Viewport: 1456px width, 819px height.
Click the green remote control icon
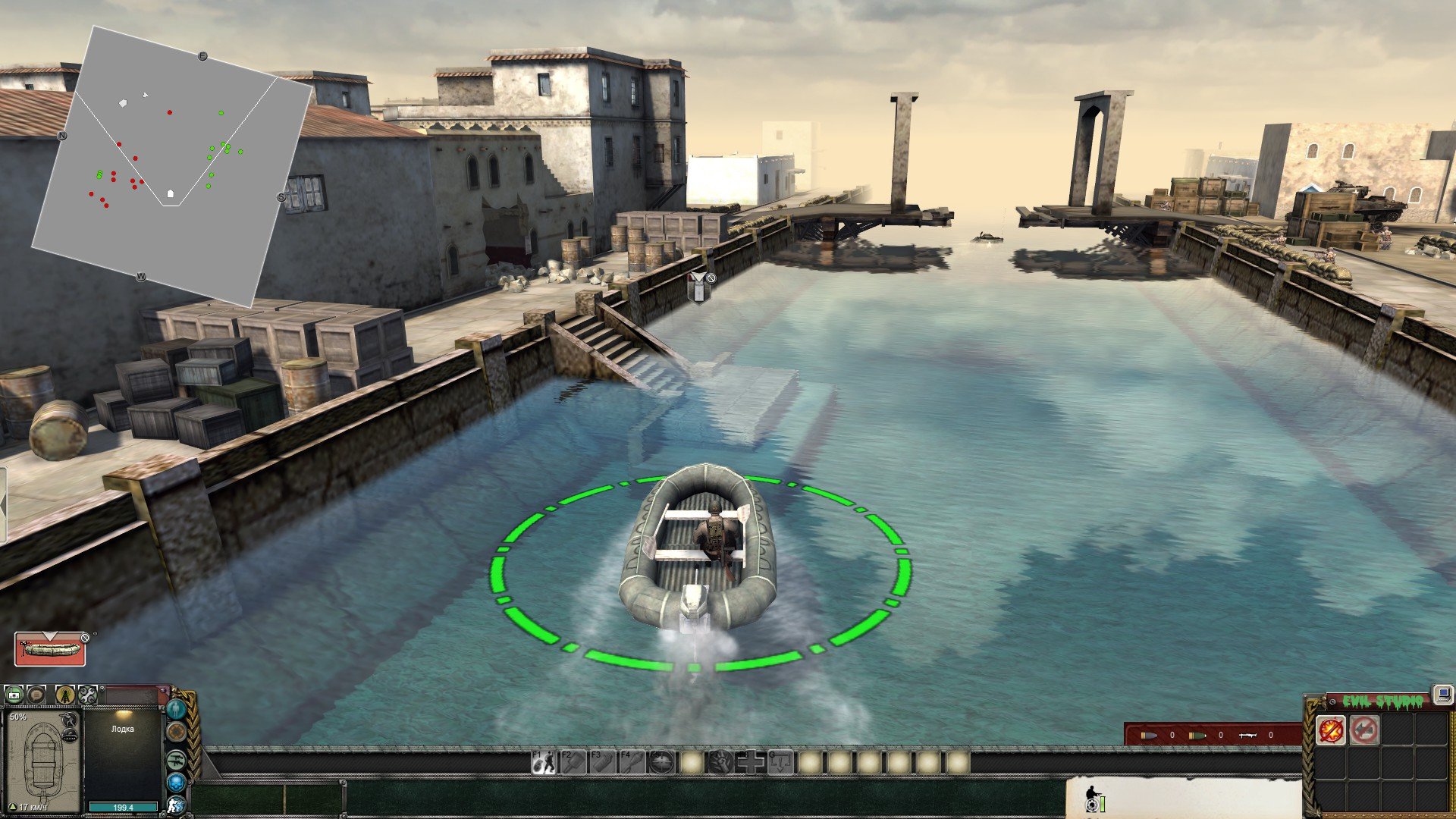click(14, 694)
